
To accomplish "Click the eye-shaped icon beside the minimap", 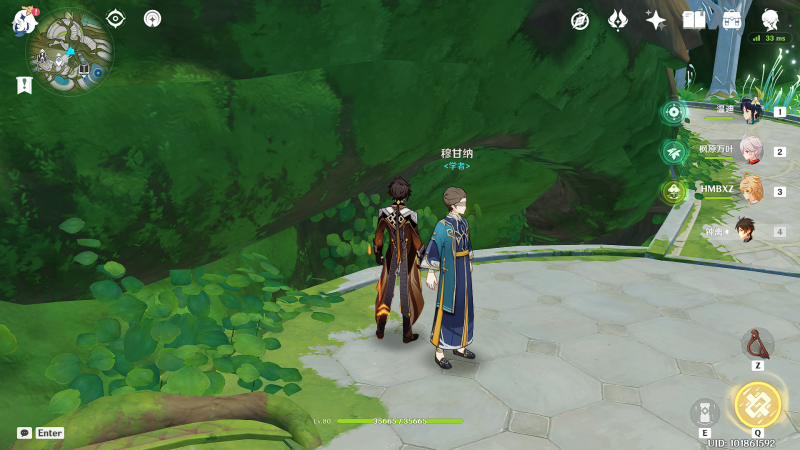I will point(116,18).
